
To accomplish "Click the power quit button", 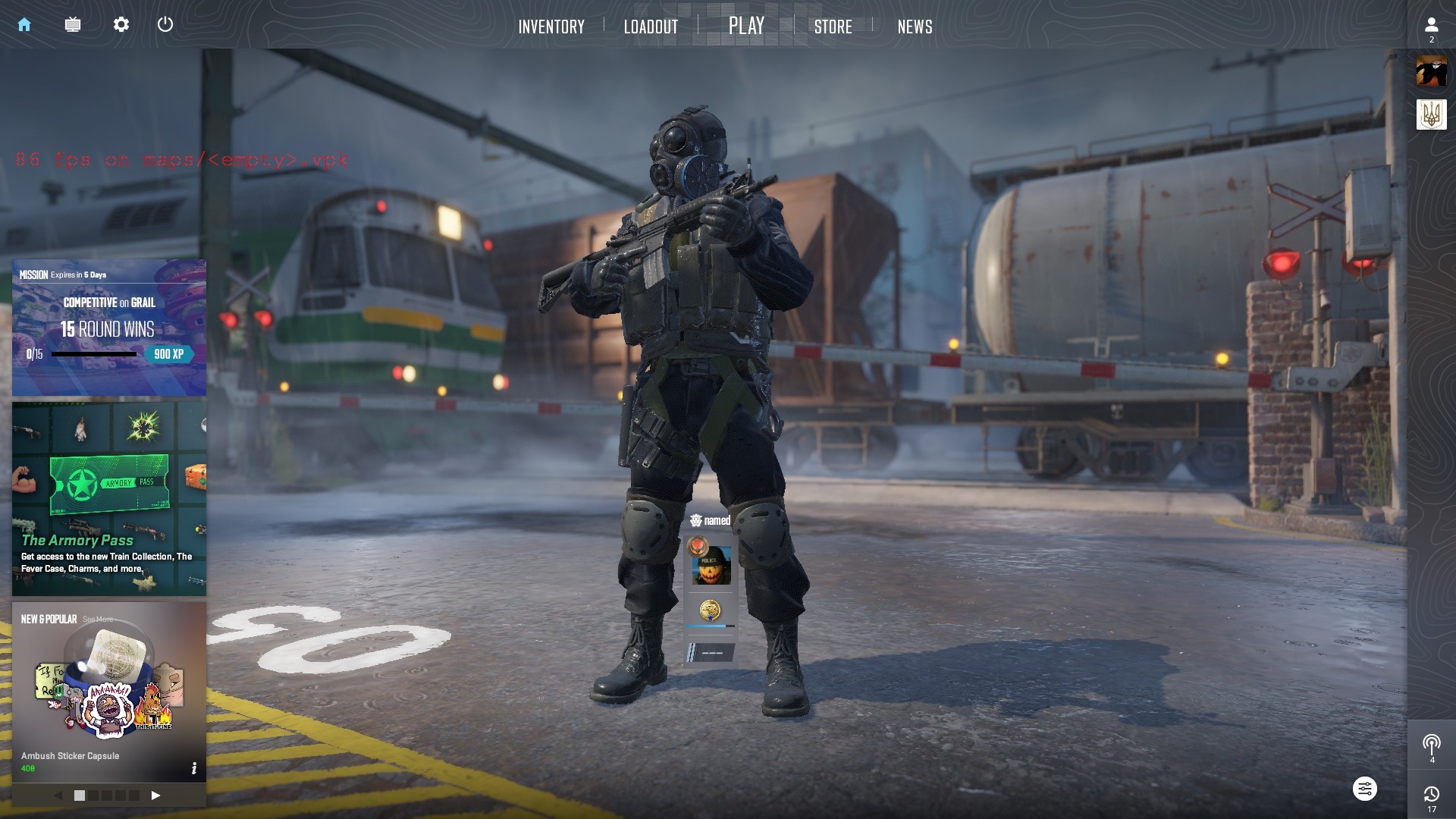I will point(165,24).
